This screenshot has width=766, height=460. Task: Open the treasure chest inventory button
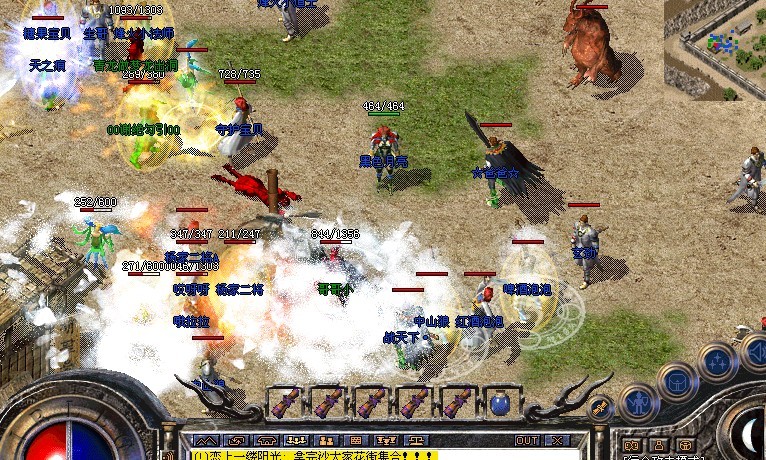click(x=677, y=381)
